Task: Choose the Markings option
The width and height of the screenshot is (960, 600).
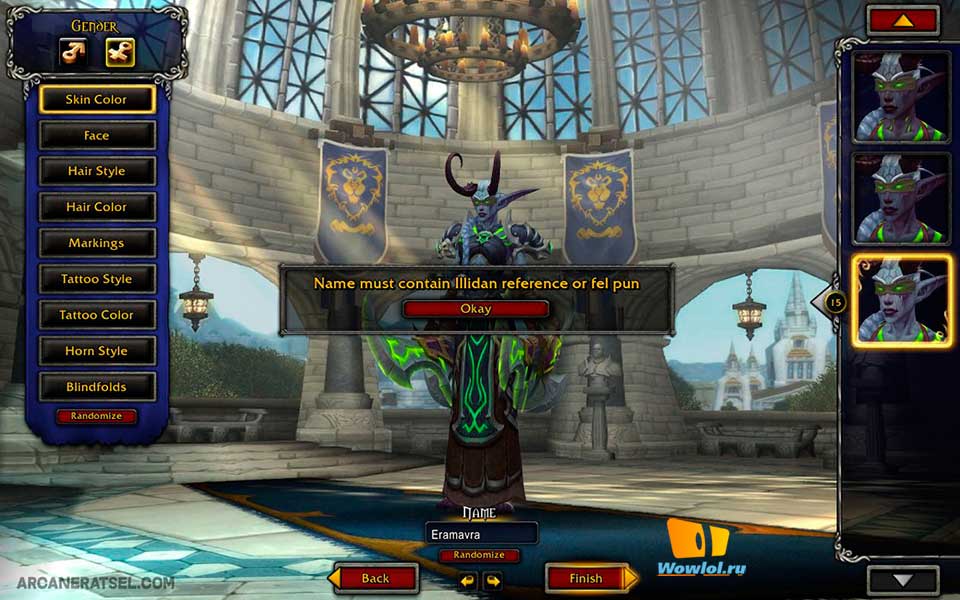Action: pos(97,243)
